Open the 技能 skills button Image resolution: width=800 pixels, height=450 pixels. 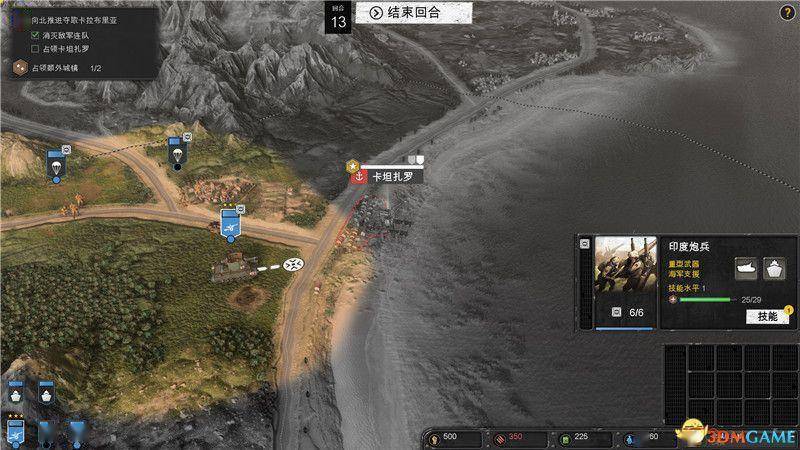coord(766,316)
